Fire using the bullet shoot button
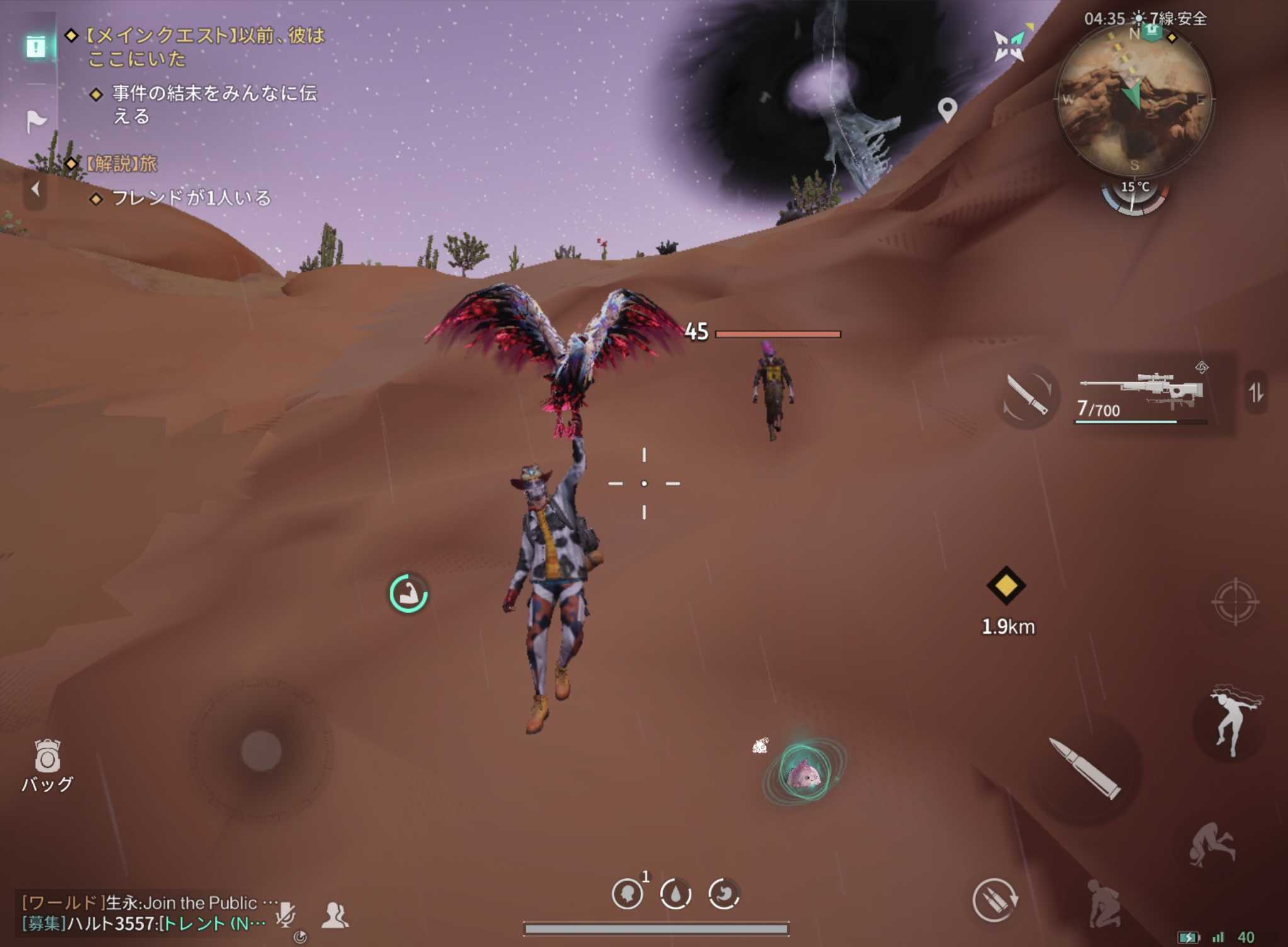This screenshot has width=1288, height=947. point(1085,769)
